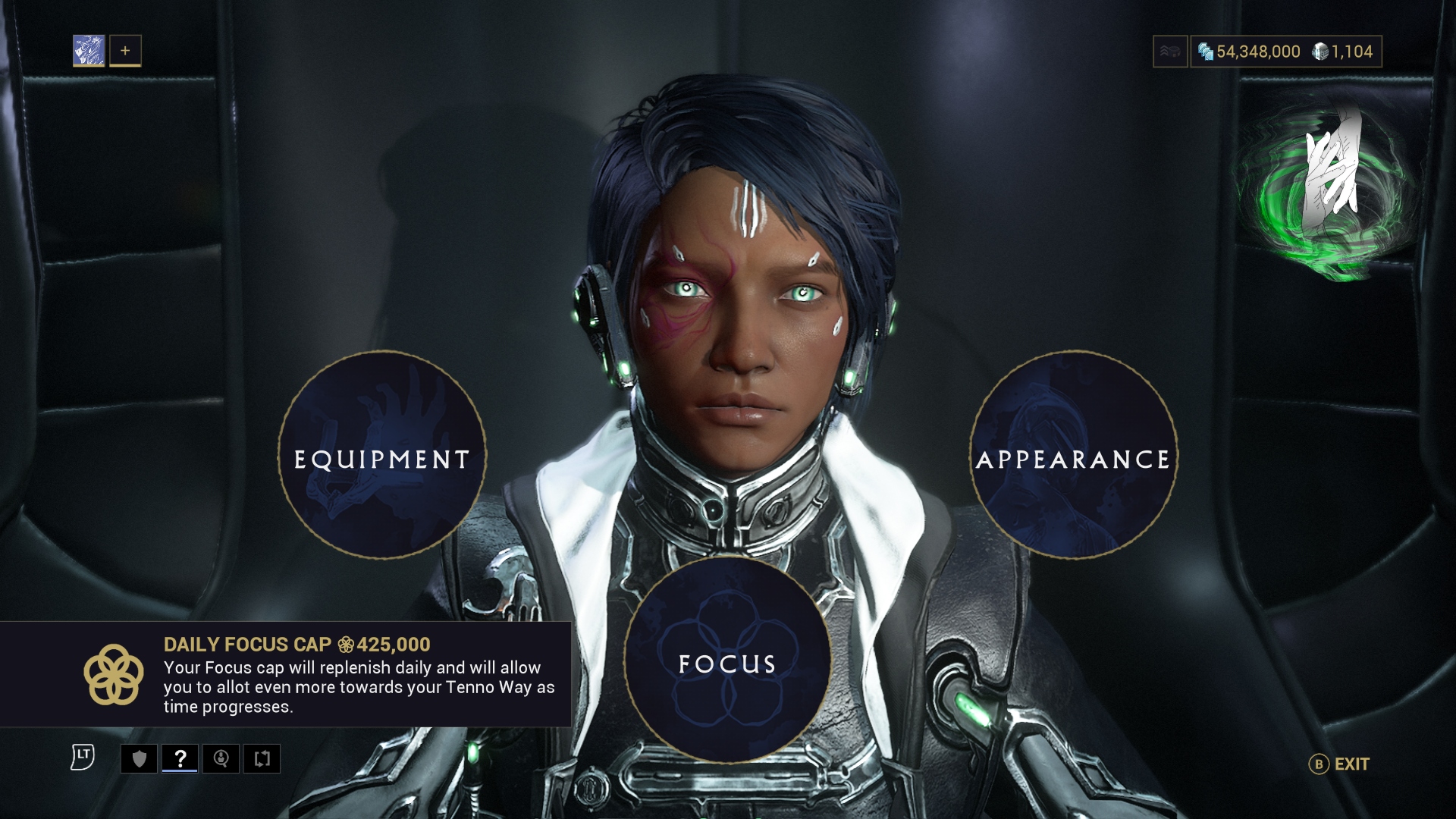Select the question mark help tab
The width and height of the screenshot is (1456, 819).
pos(180,758)
